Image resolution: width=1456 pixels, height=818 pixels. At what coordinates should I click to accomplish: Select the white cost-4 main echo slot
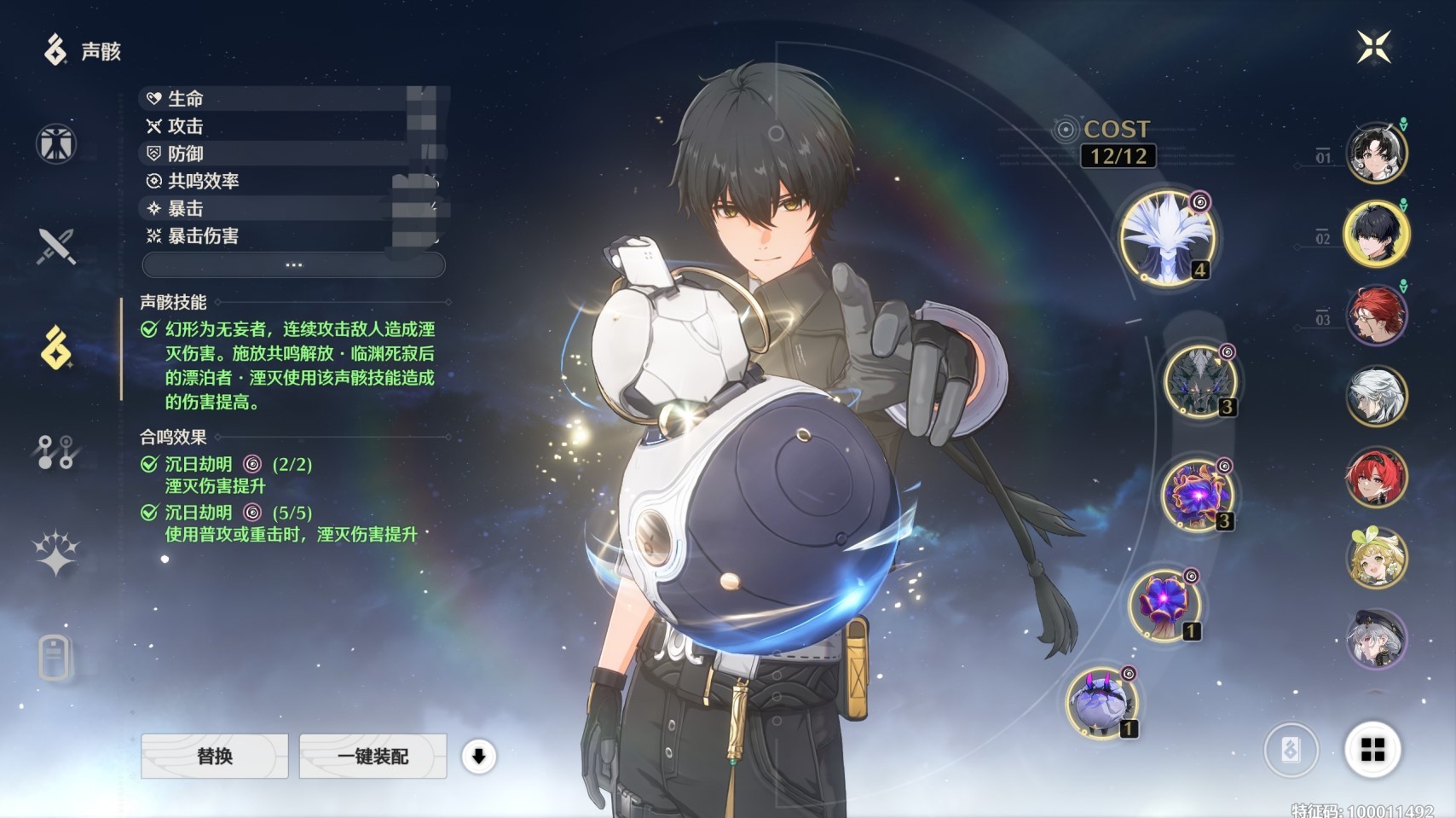[1166, 237]
